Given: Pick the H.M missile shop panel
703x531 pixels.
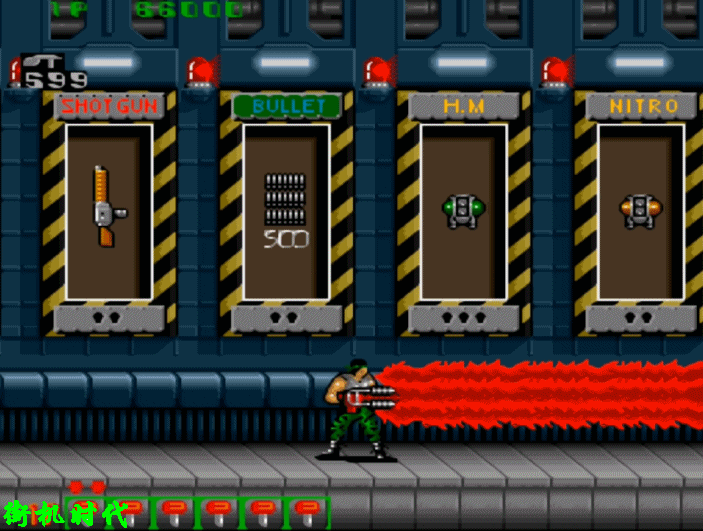Looking at the screenshot, I should [463, 211].
